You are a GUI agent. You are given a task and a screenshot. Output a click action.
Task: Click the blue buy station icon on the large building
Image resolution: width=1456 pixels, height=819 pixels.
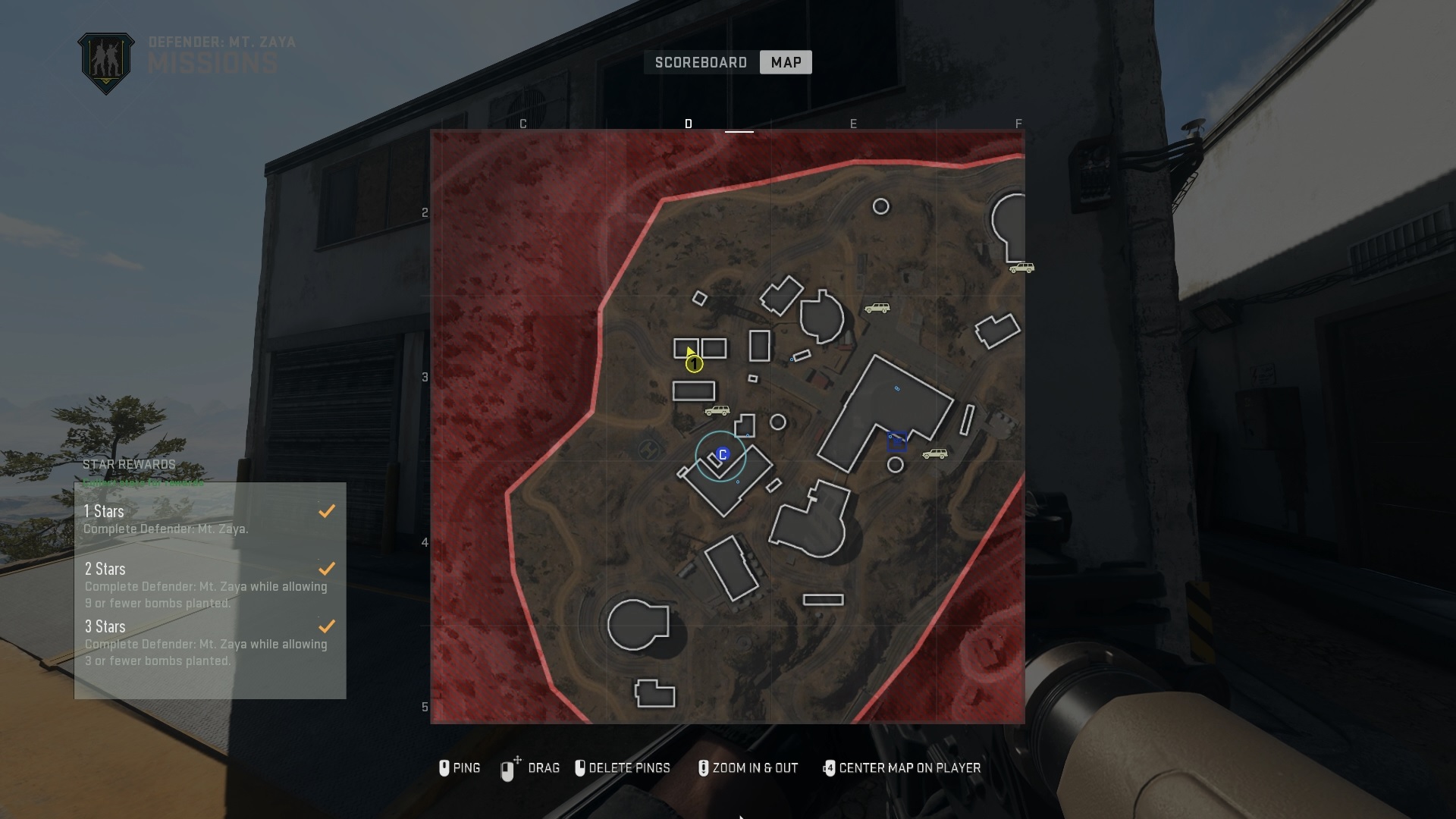tap(898, 440)
